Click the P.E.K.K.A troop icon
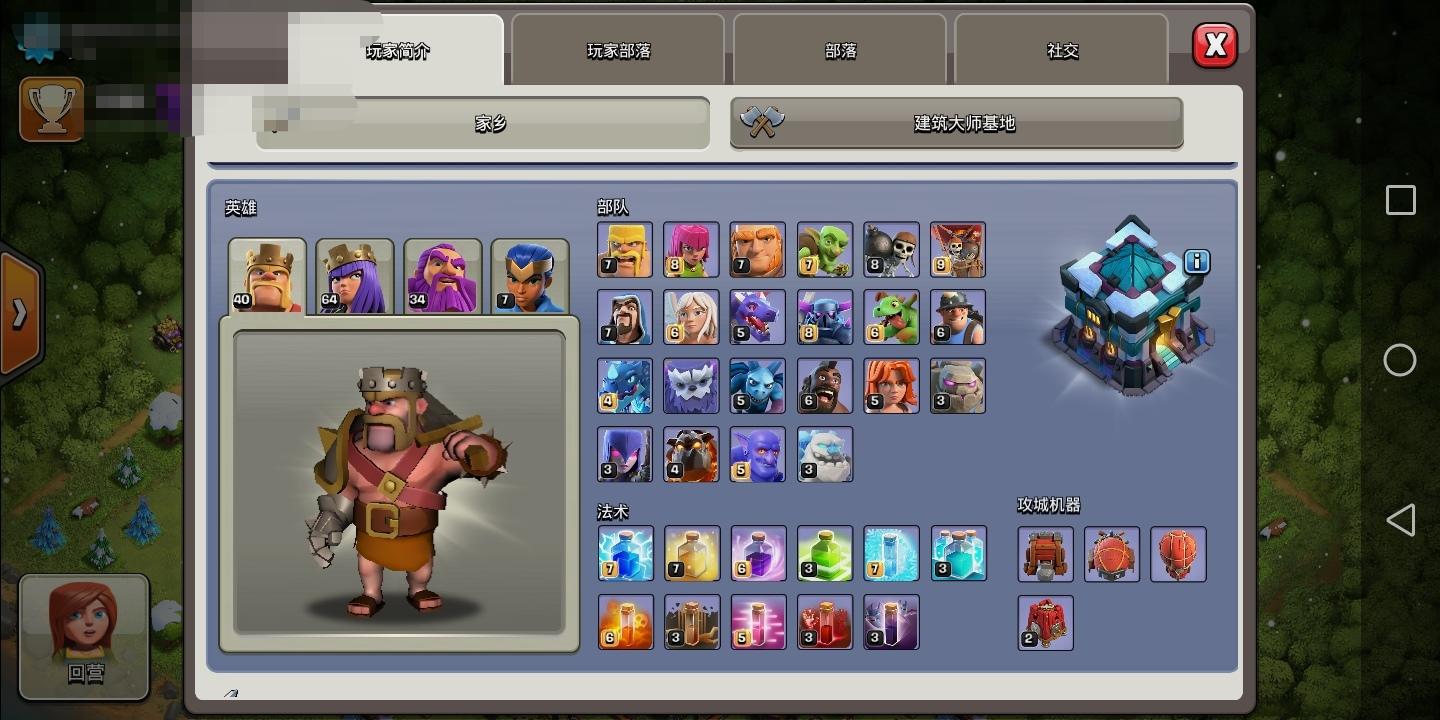The width and height of the screenshot is (1440, 720). click(824, 317)
